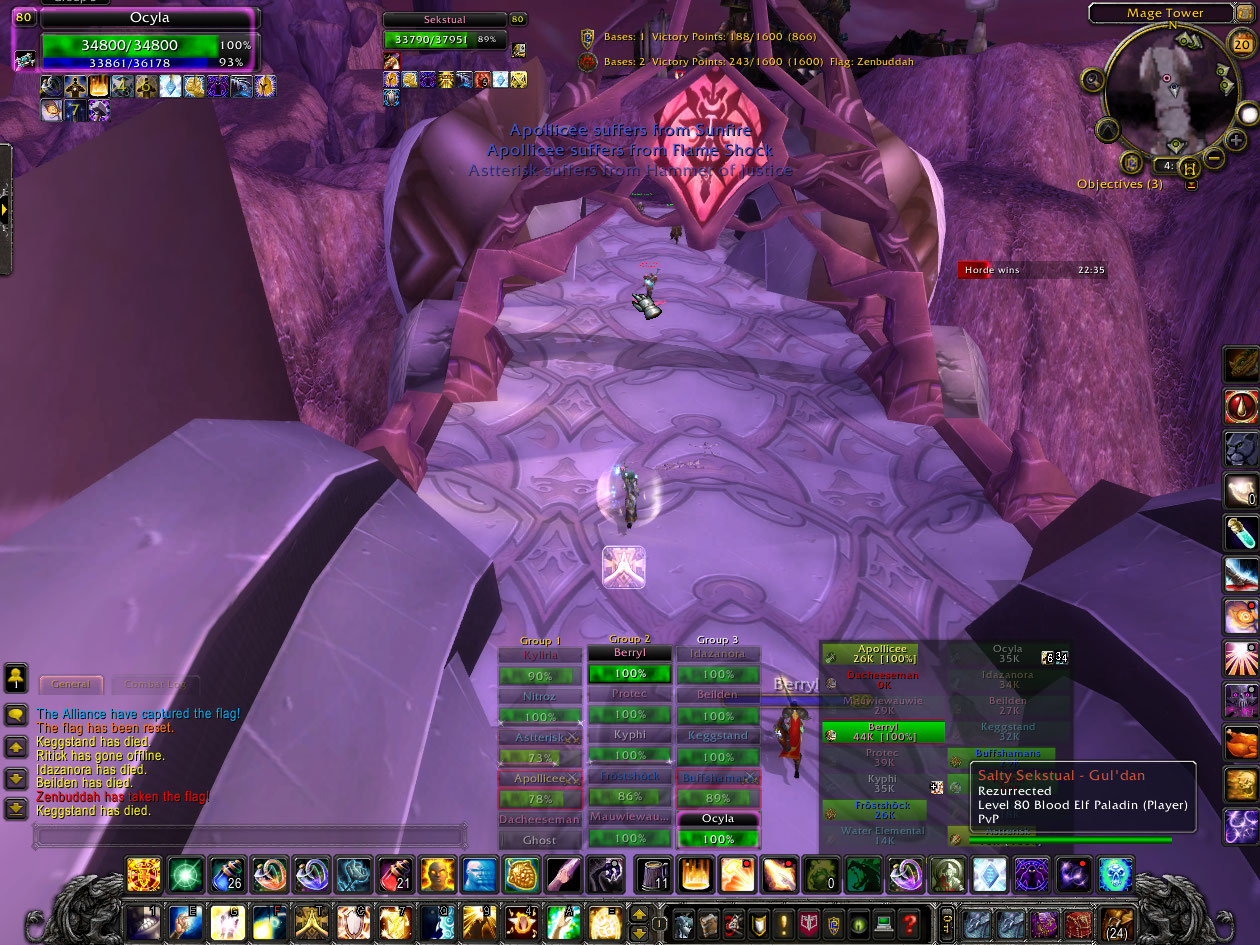Zoom in the minimap with plus button
This screenshot has width=1260, height=945.
click(1237, 139)
